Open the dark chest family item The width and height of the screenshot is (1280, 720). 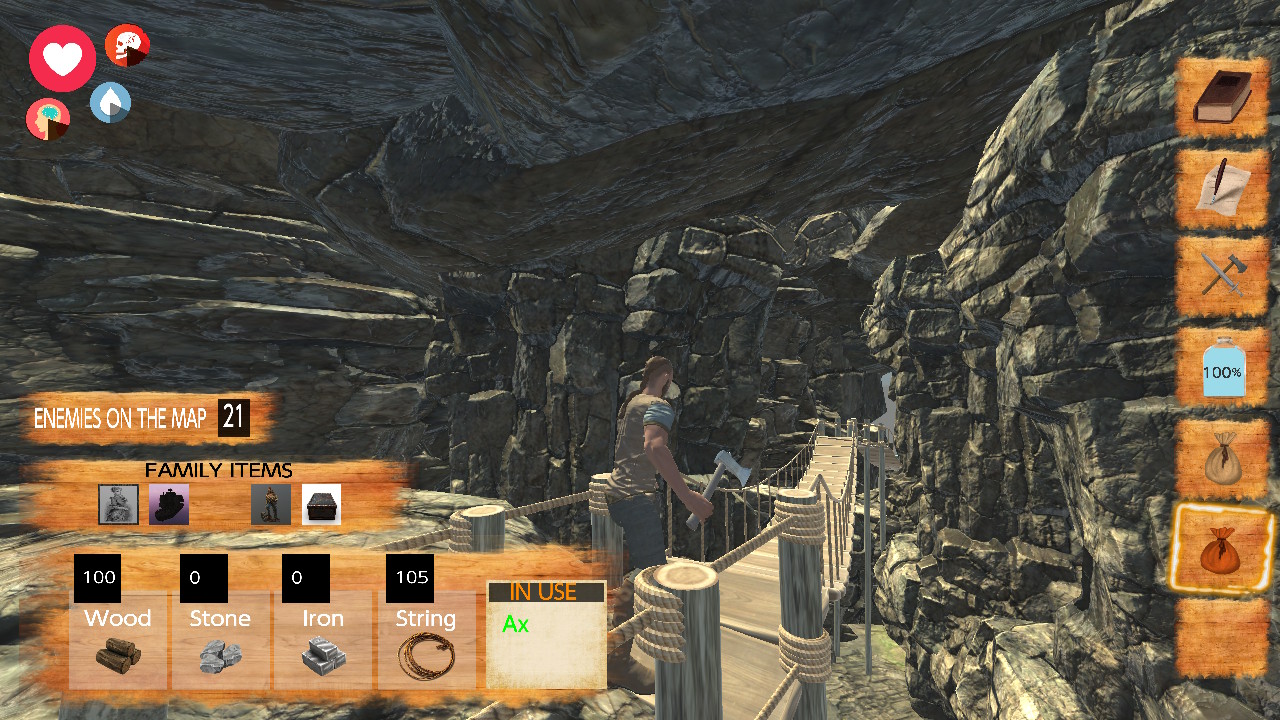[322, 504]
